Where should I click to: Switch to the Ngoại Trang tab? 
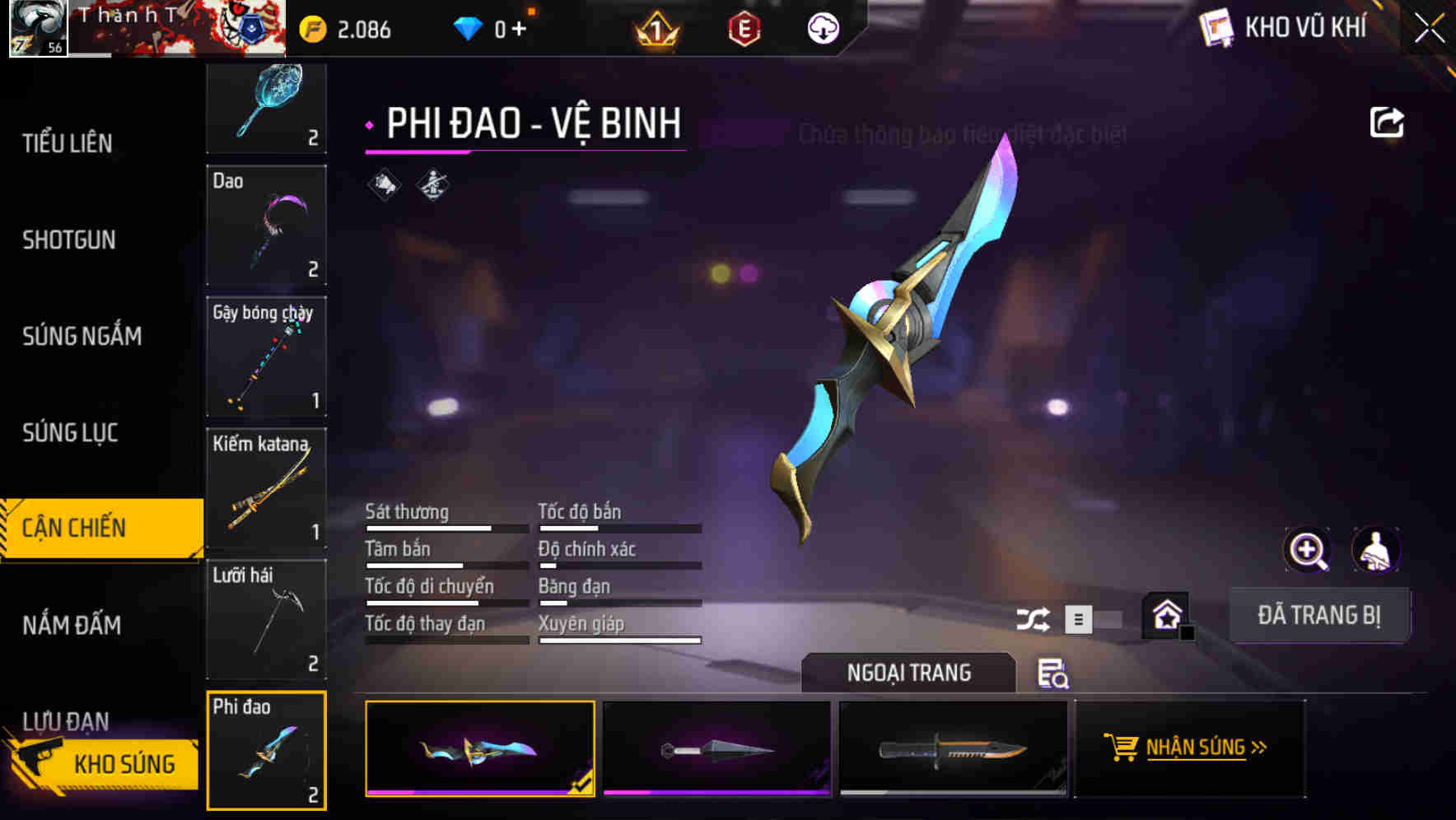908,673
